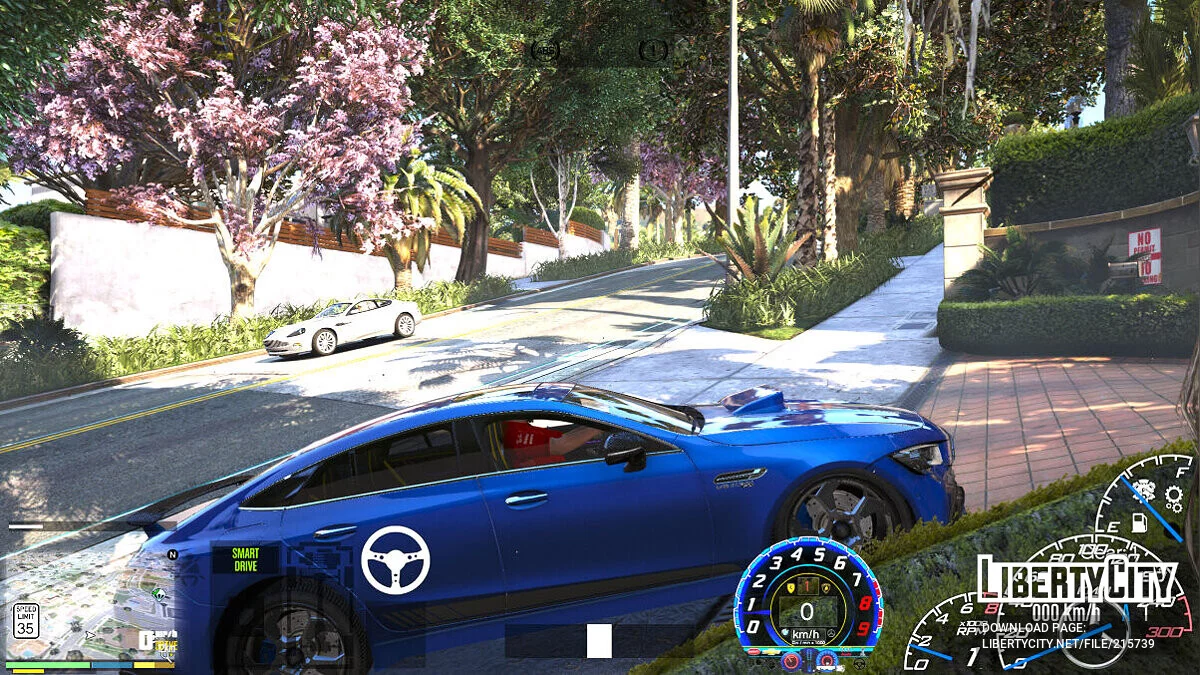Screen dimensions: 1200x675
Task: Click the brake warning indicator icon
Action: (653, 50)
